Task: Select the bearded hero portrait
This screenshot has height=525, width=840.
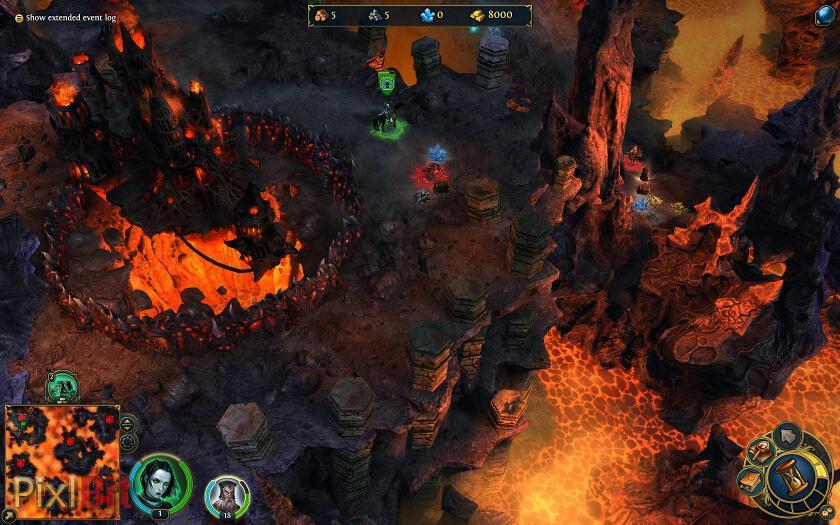Action: pyautogui.click(x=226, y=495)
